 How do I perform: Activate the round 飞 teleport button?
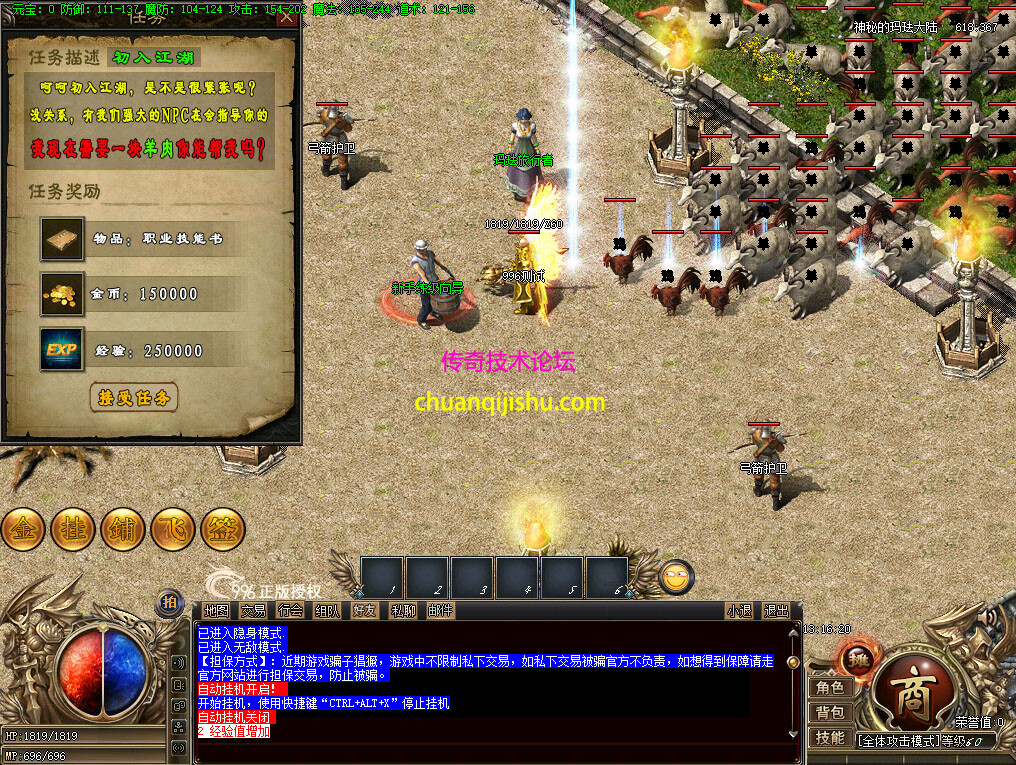pos(173,528)
